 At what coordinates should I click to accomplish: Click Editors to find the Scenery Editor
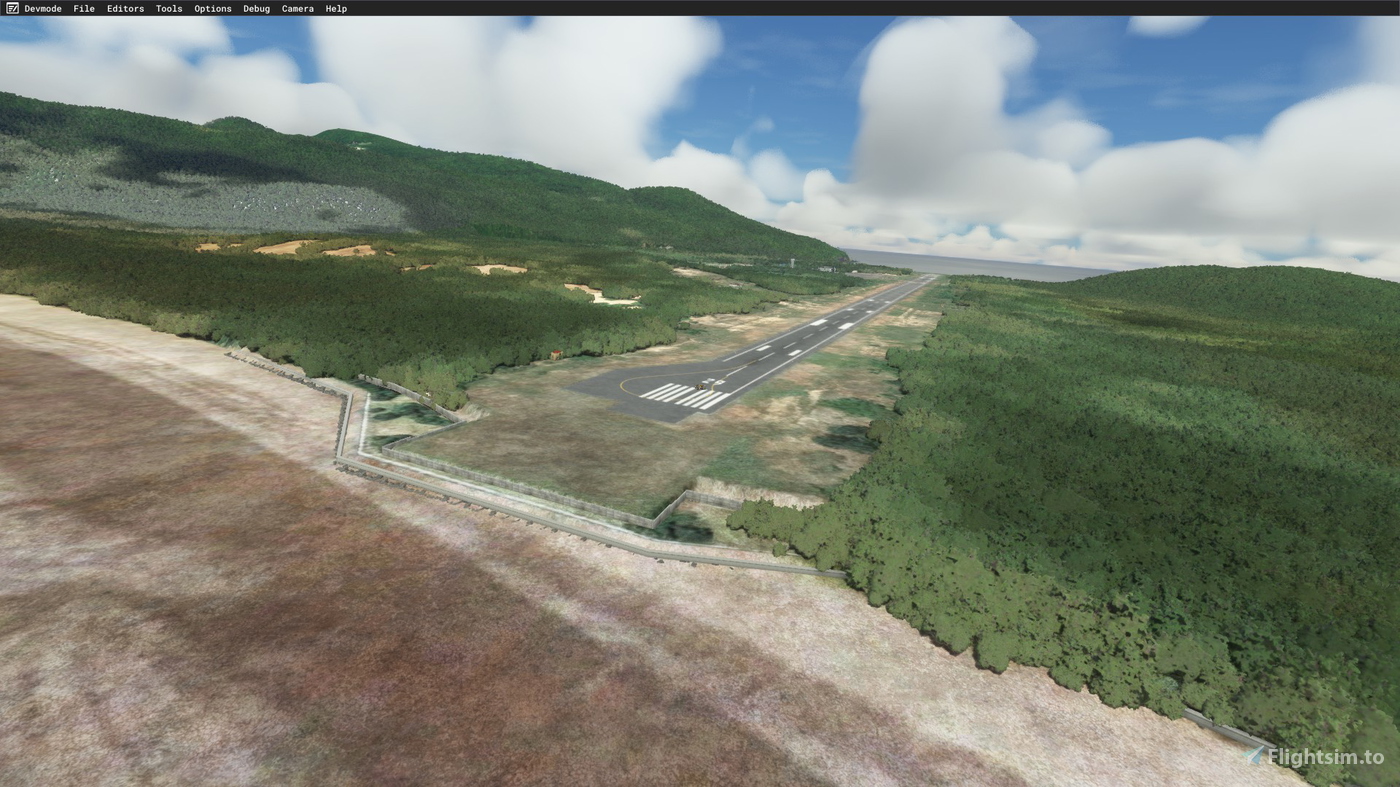pyautogui.click(x=124, y=8)
